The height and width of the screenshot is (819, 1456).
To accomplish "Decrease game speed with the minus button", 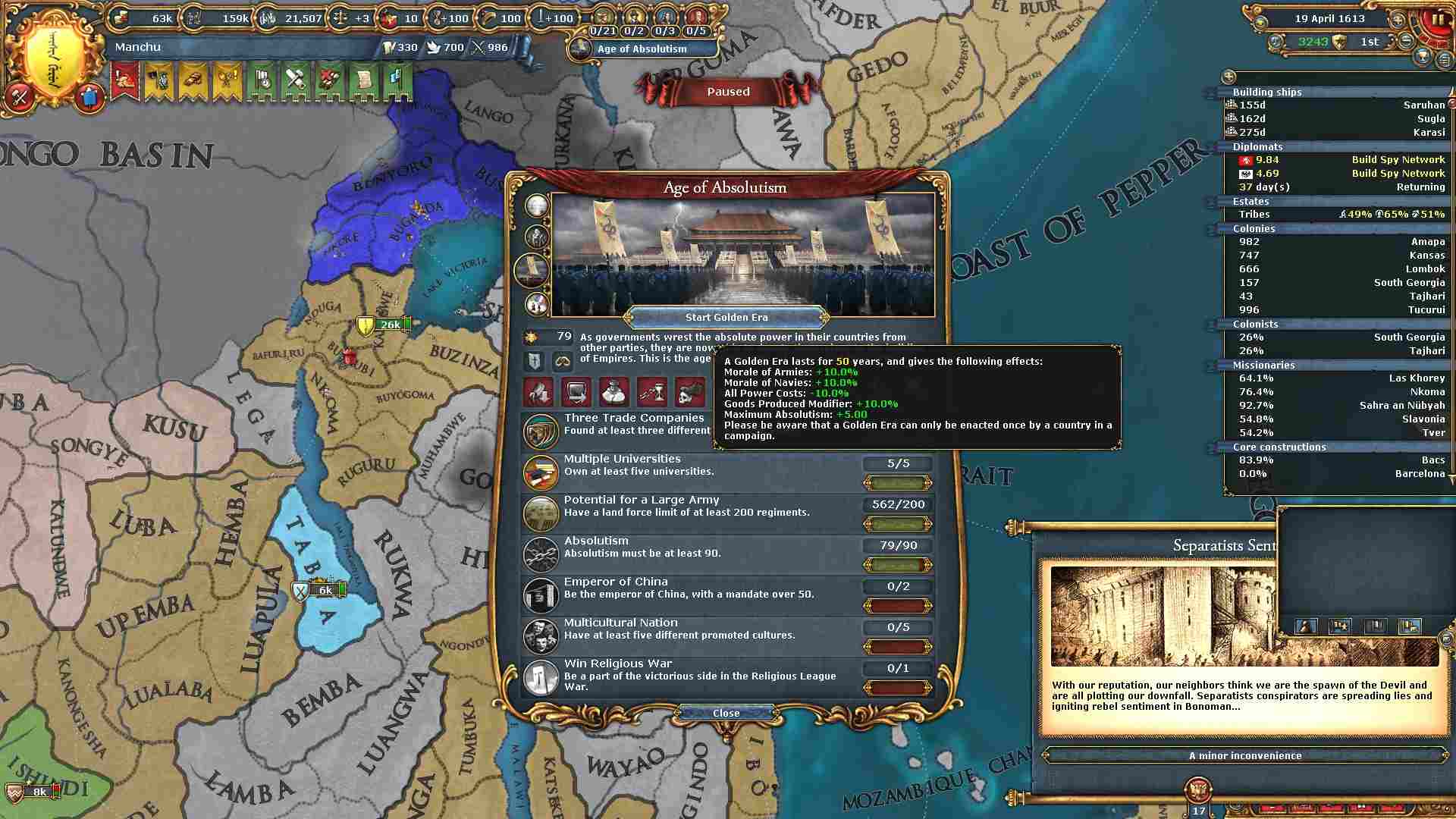I will tap(1406, 41).
